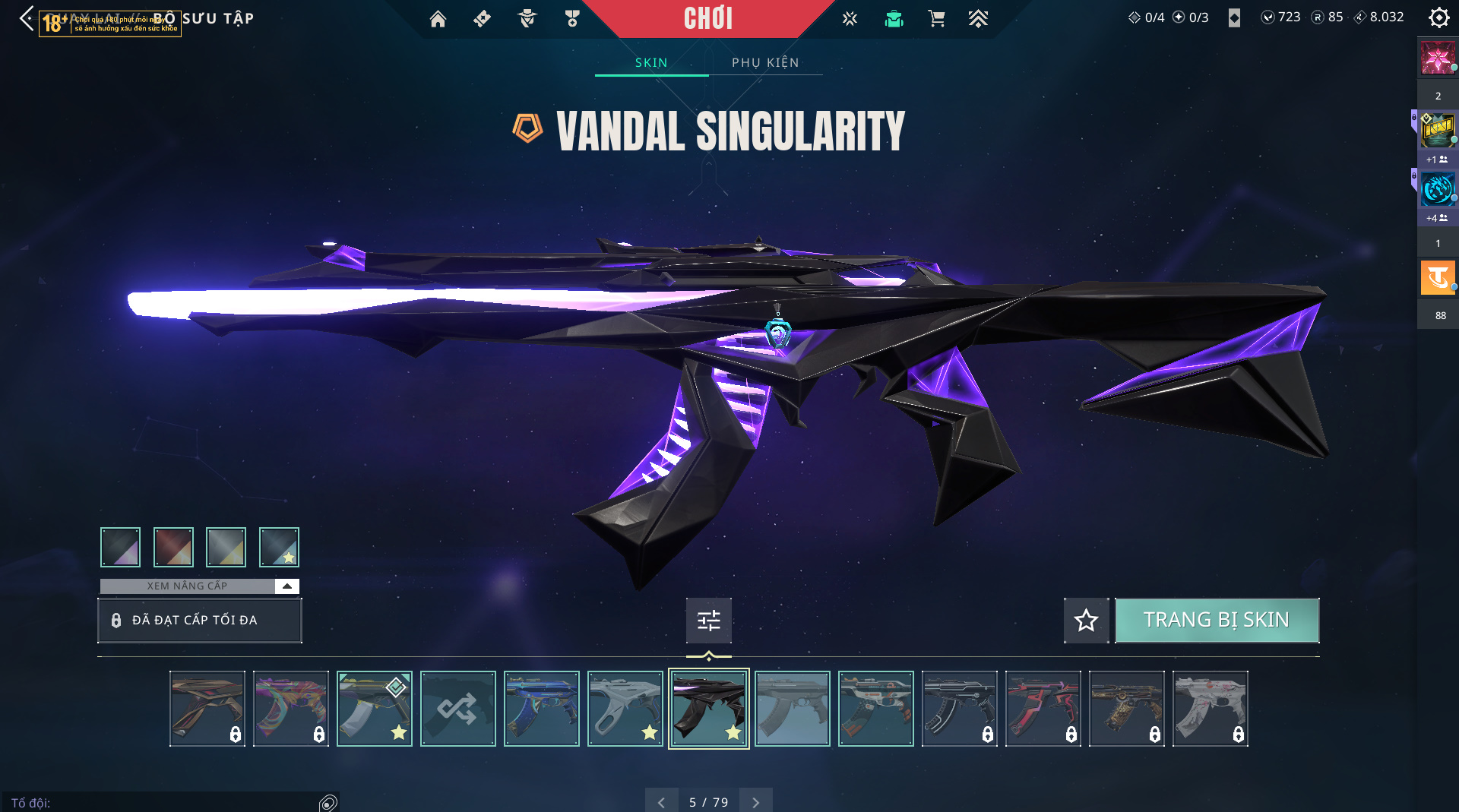Screen dimensions: 1459x812
Task: Click the CHƠI play button
Action: pos(707,18)
